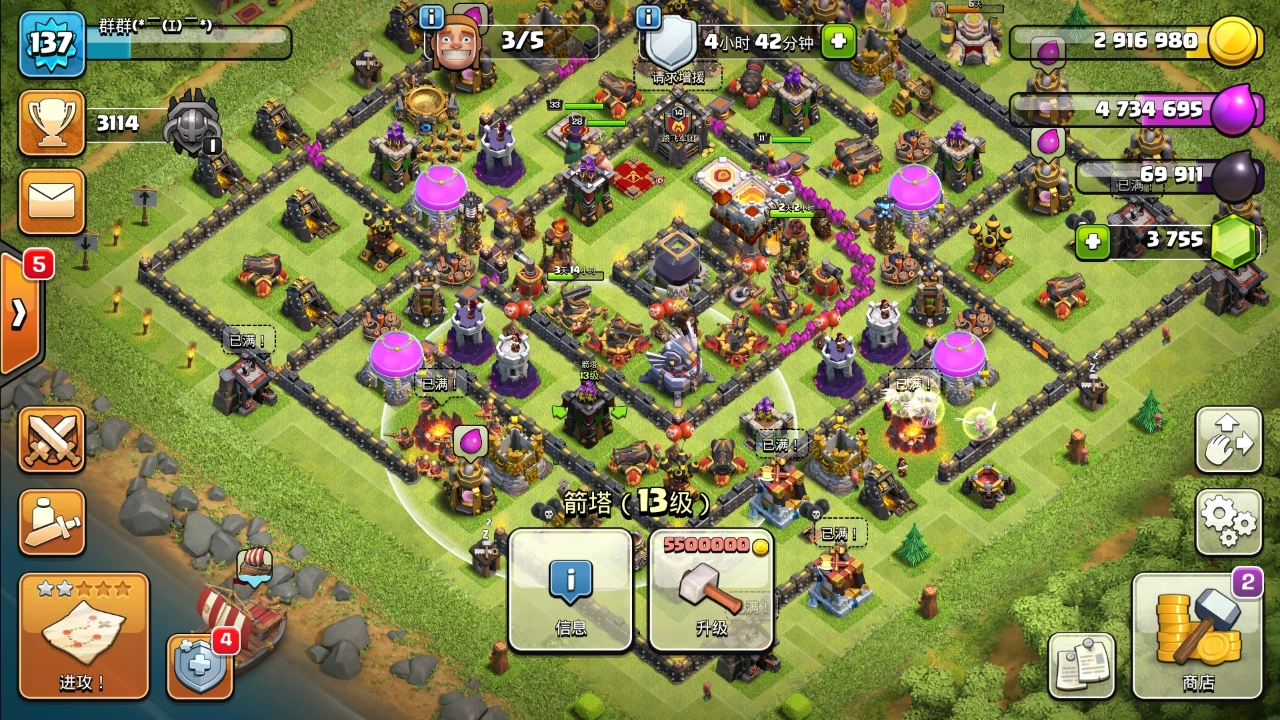Upgrade the archer tower with the 升级 button

711,589
